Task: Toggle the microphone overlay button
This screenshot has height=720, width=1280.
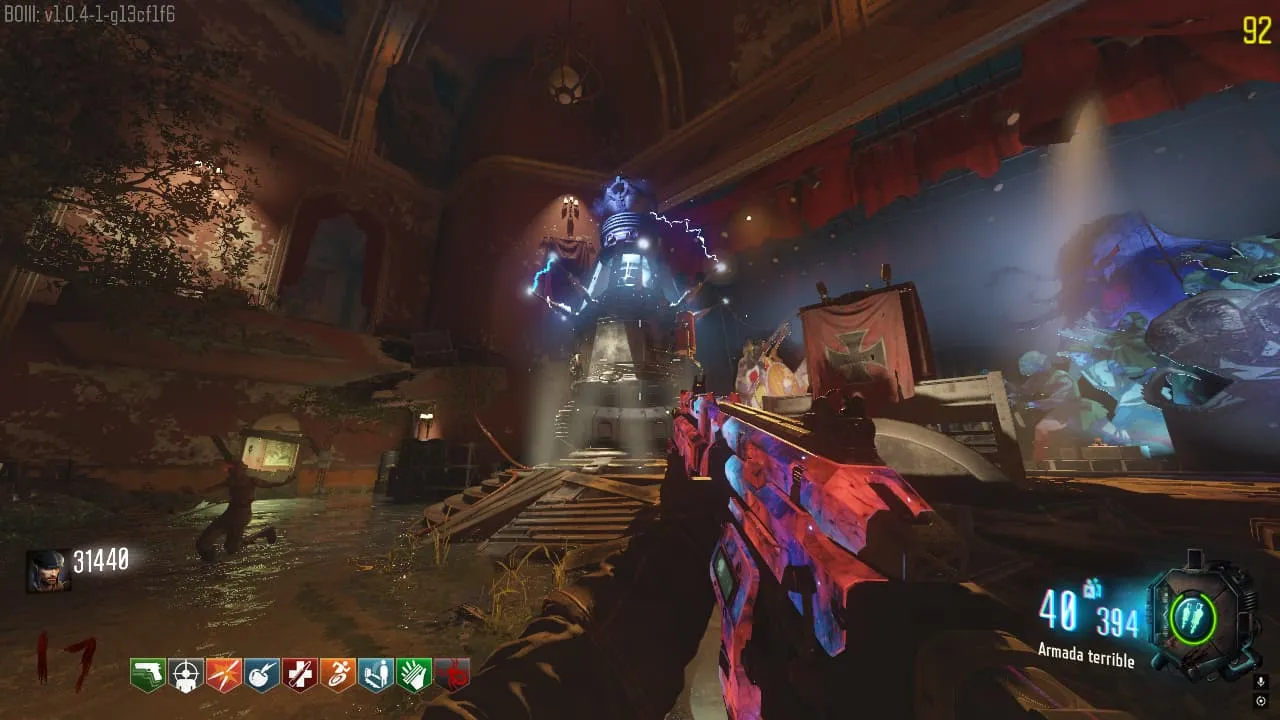Action: [x=1260, y=682]
